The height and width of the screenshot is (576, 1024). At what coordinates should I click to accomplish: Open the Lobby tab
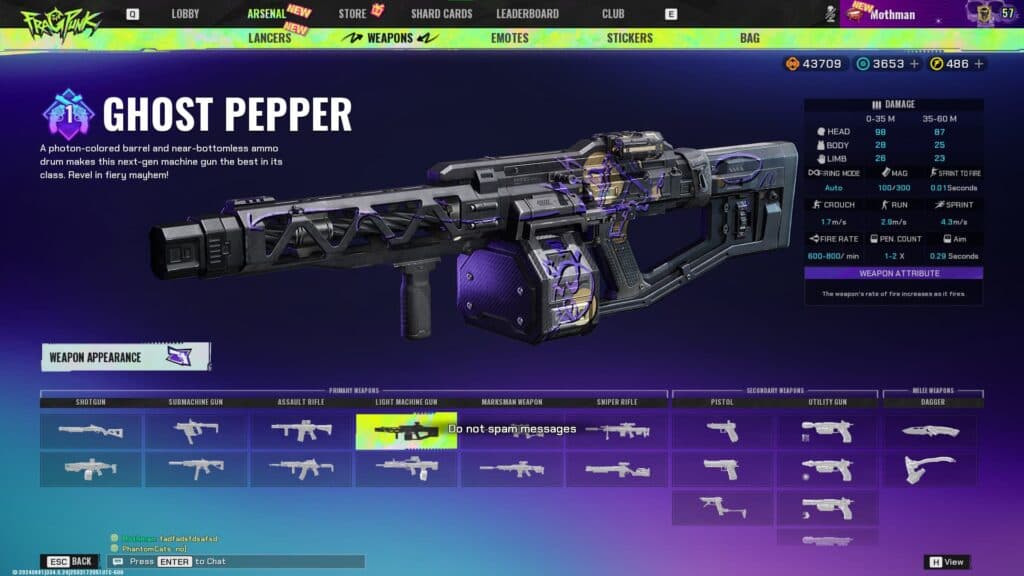pos(185,14)
